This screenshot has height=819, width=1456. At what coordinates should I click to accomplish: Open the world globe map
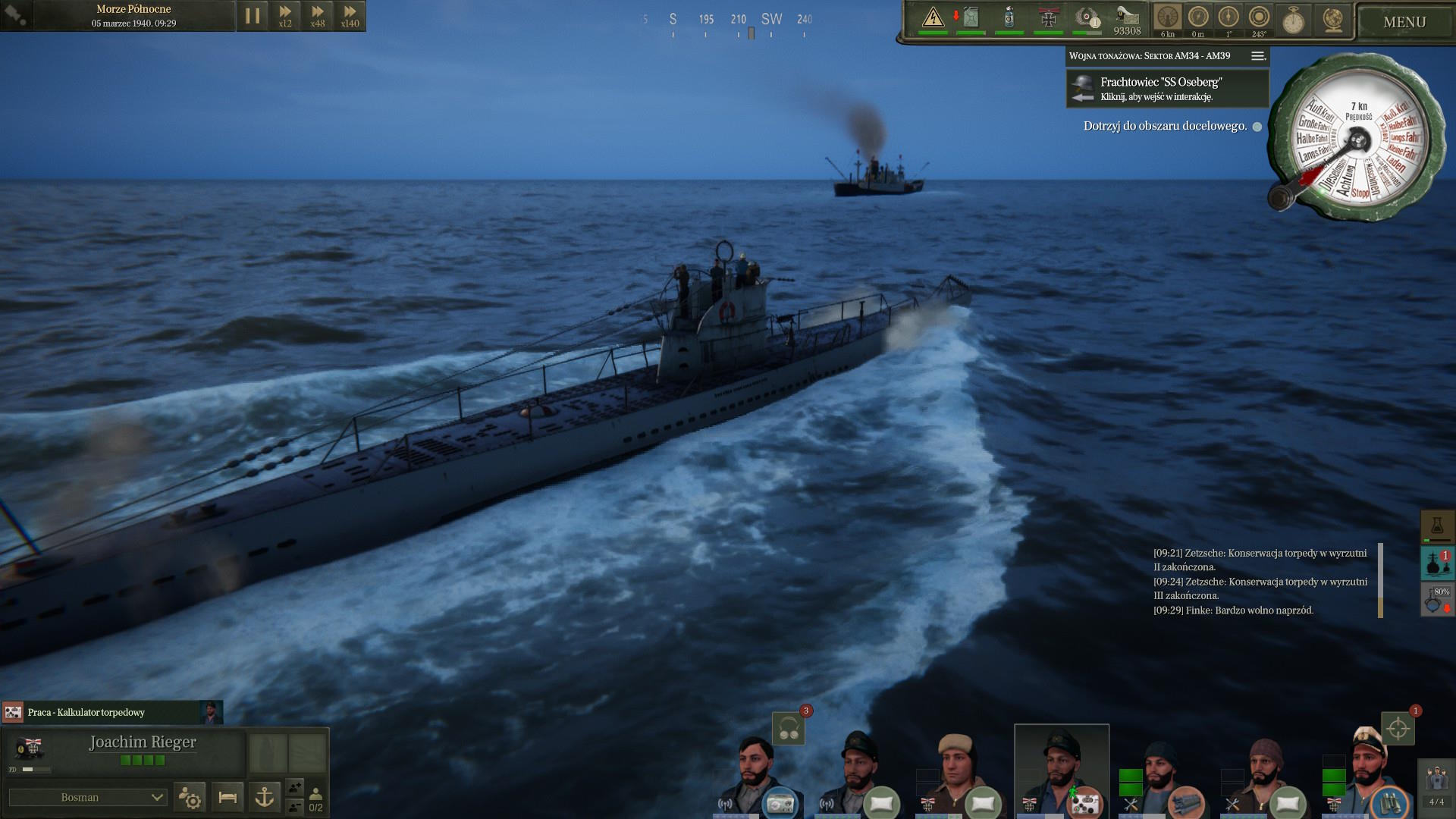[1332, 20]
